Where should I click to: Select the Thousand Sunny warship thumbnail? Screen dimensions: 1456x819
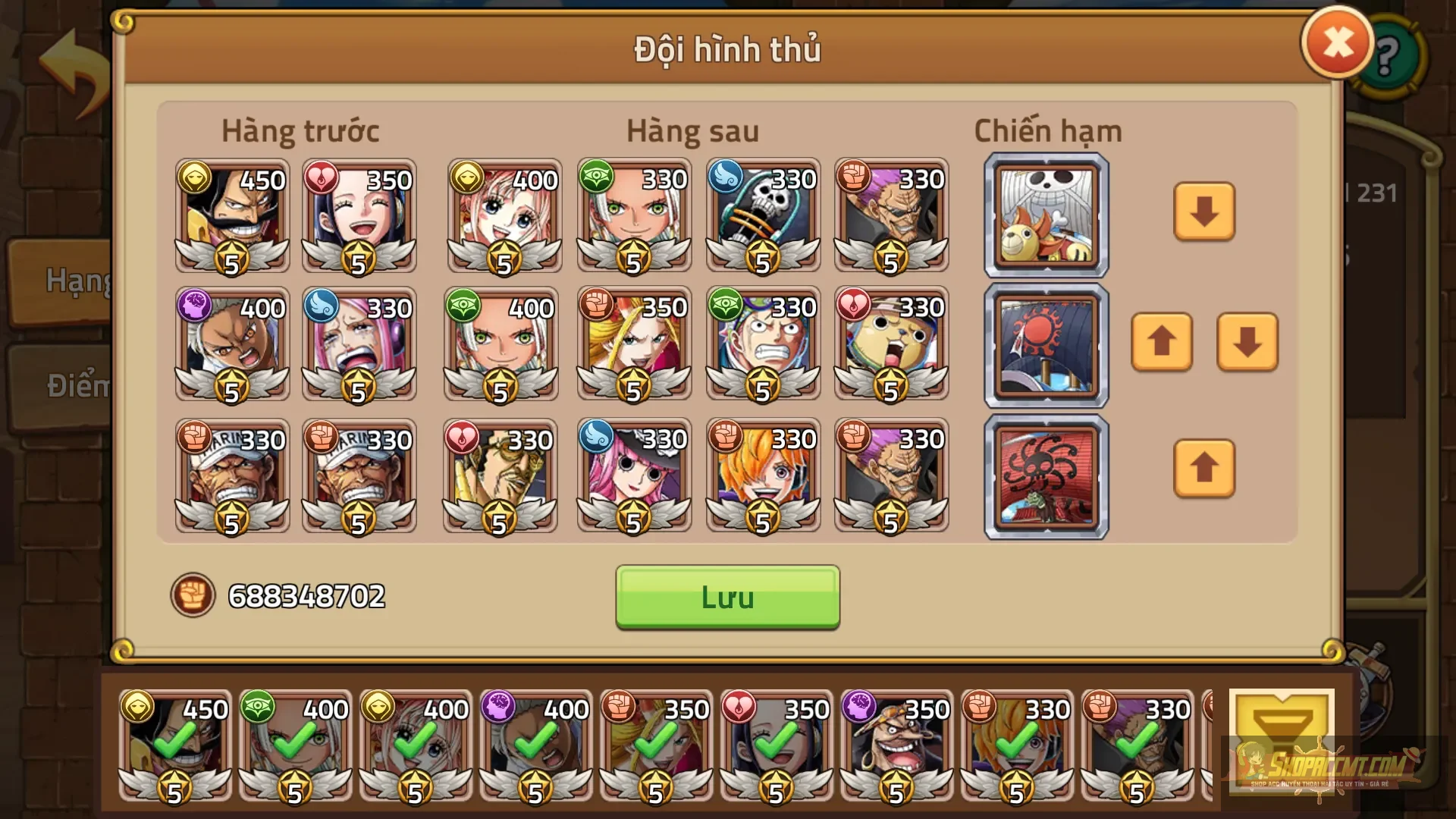pyautogui.click(x=1045, y=216)
